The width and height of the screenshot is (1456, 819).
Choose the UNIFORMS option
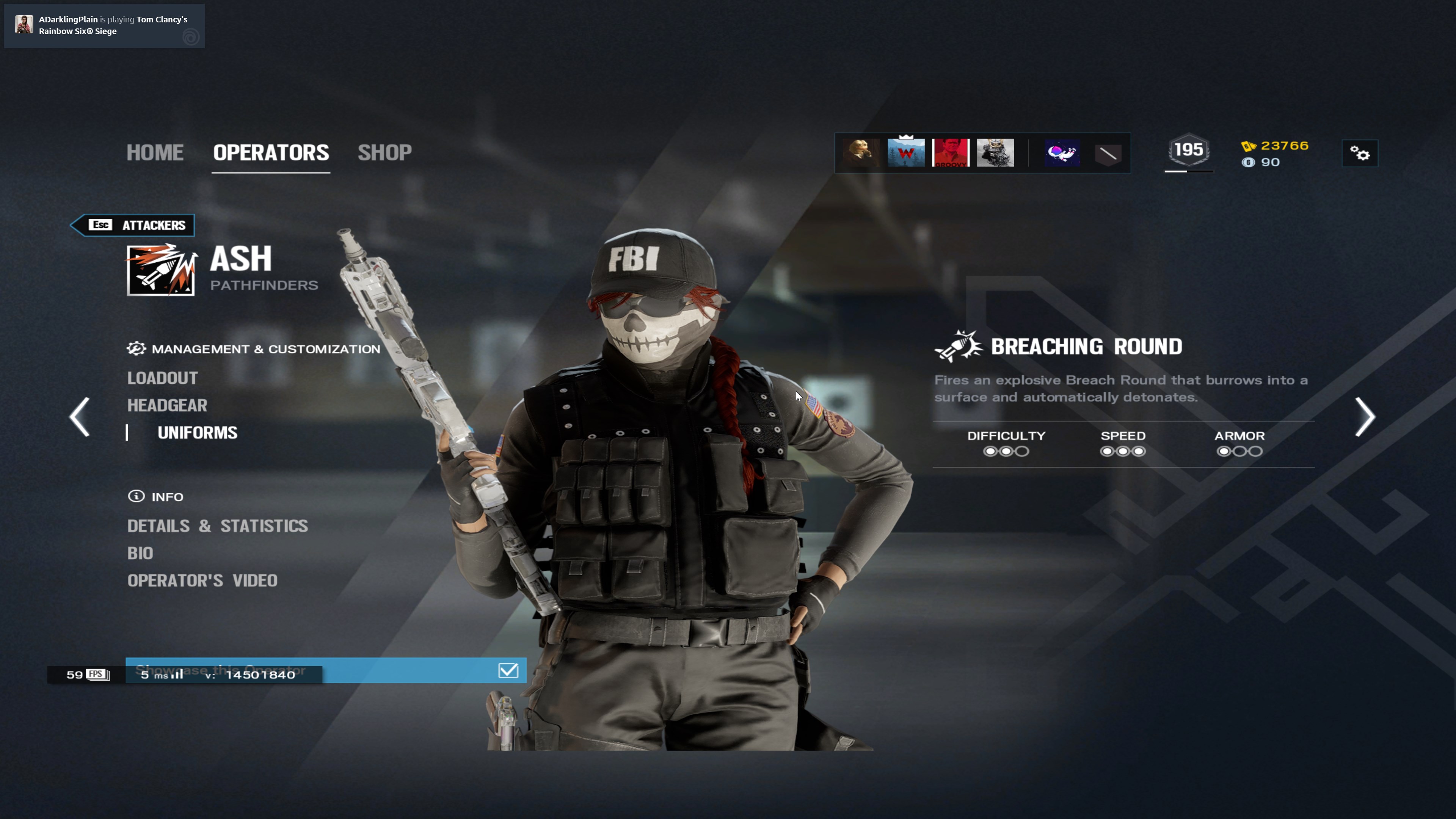[x=197, y=433]
